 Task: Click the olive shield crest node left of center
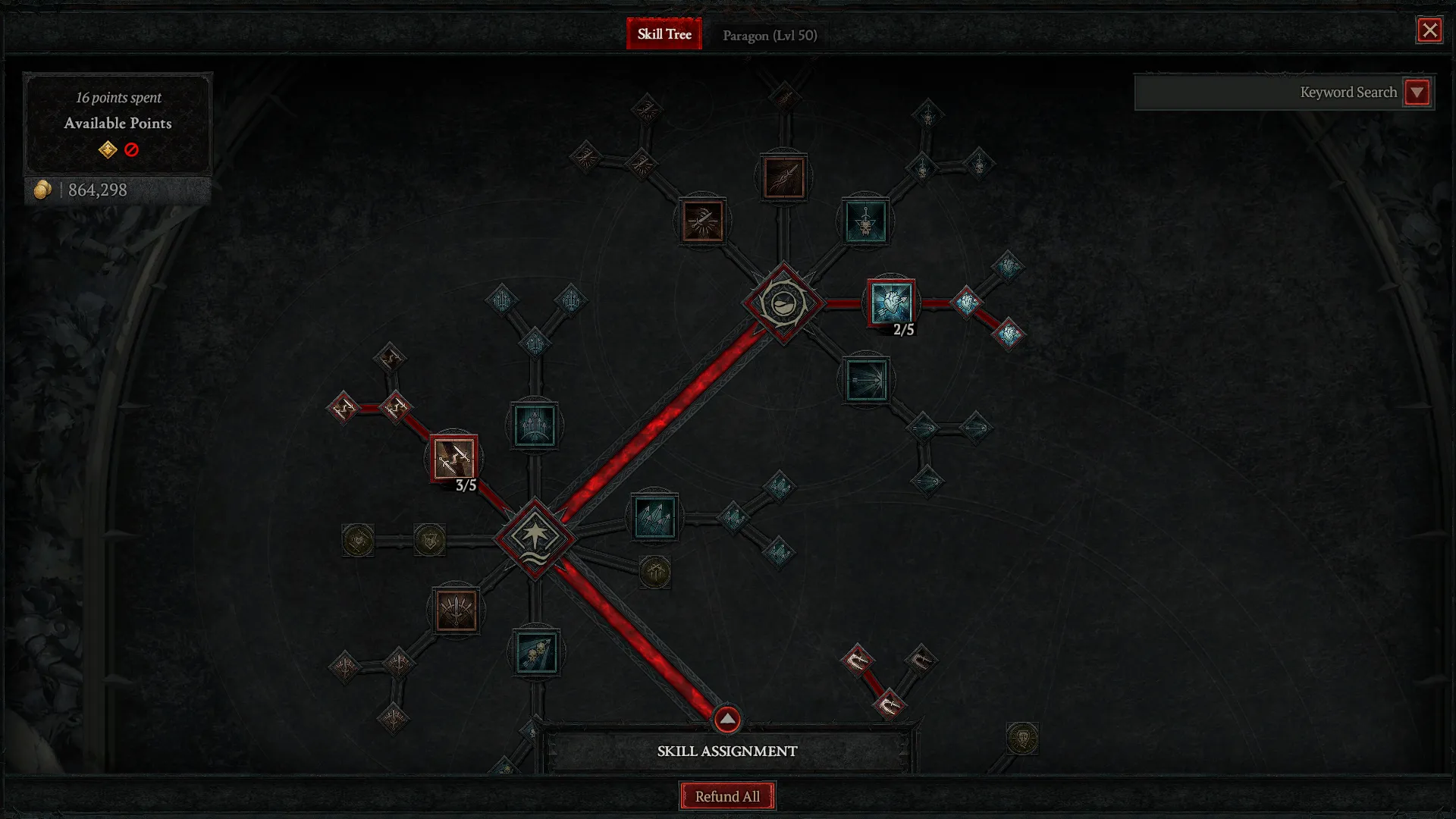coord(429,540)
